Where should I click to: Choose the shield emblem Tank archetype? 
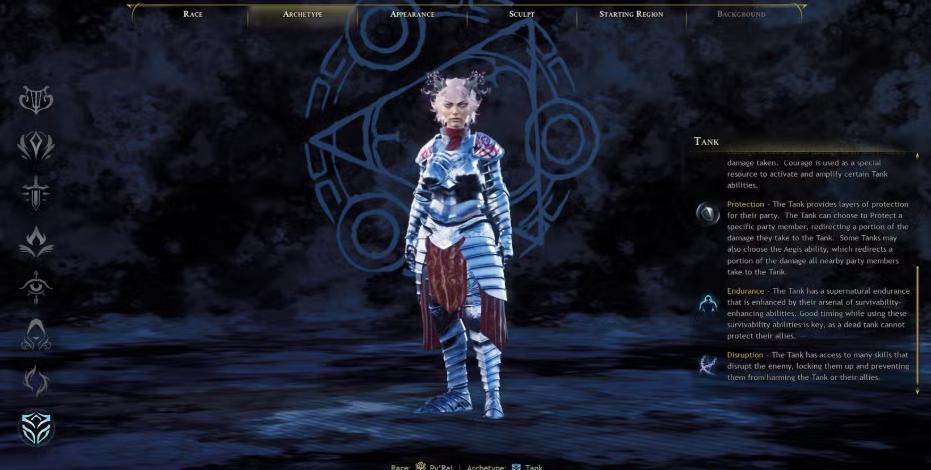36,428
